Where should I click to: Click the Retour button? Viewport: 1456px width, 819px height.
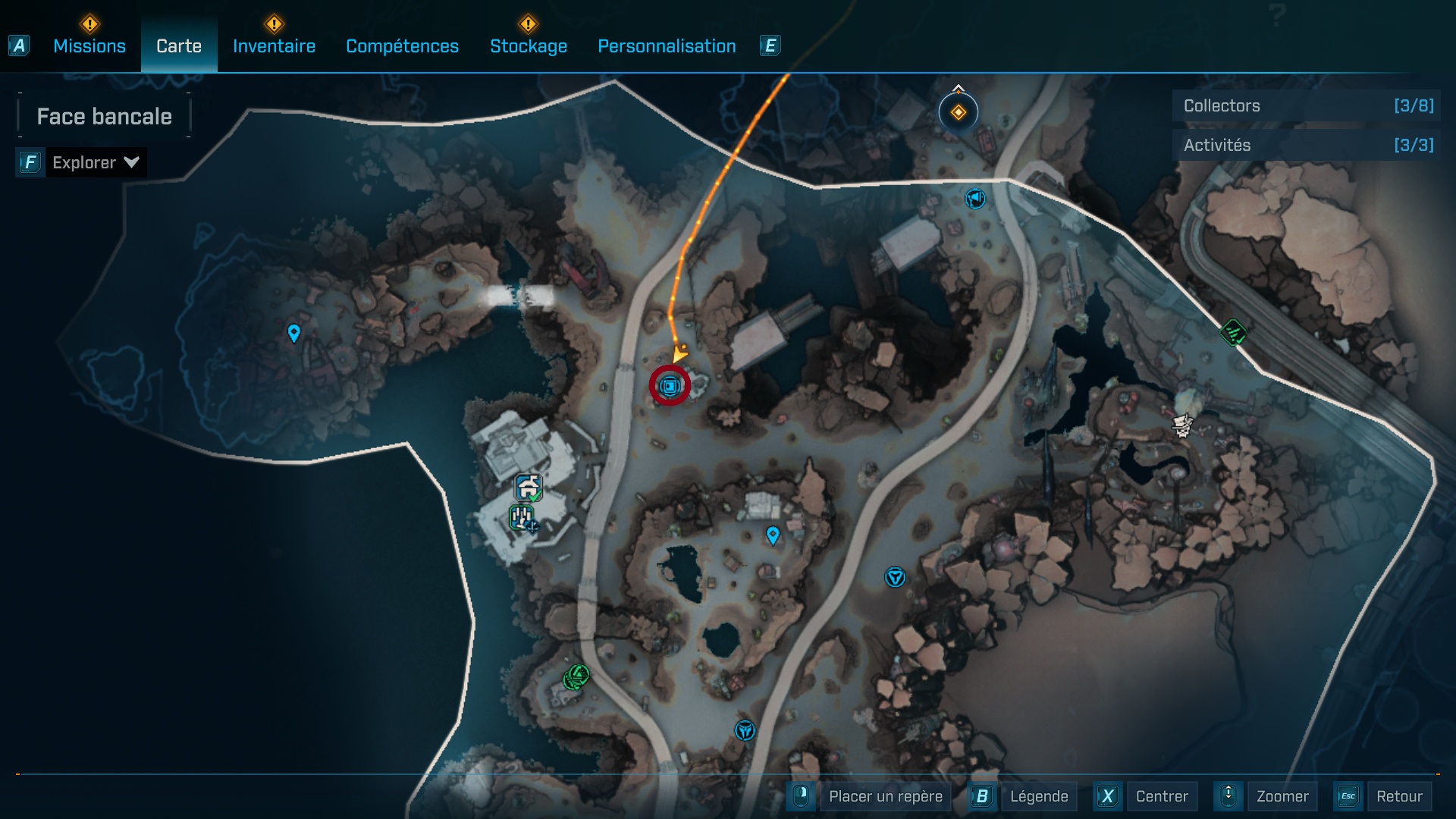(1398, 796)
